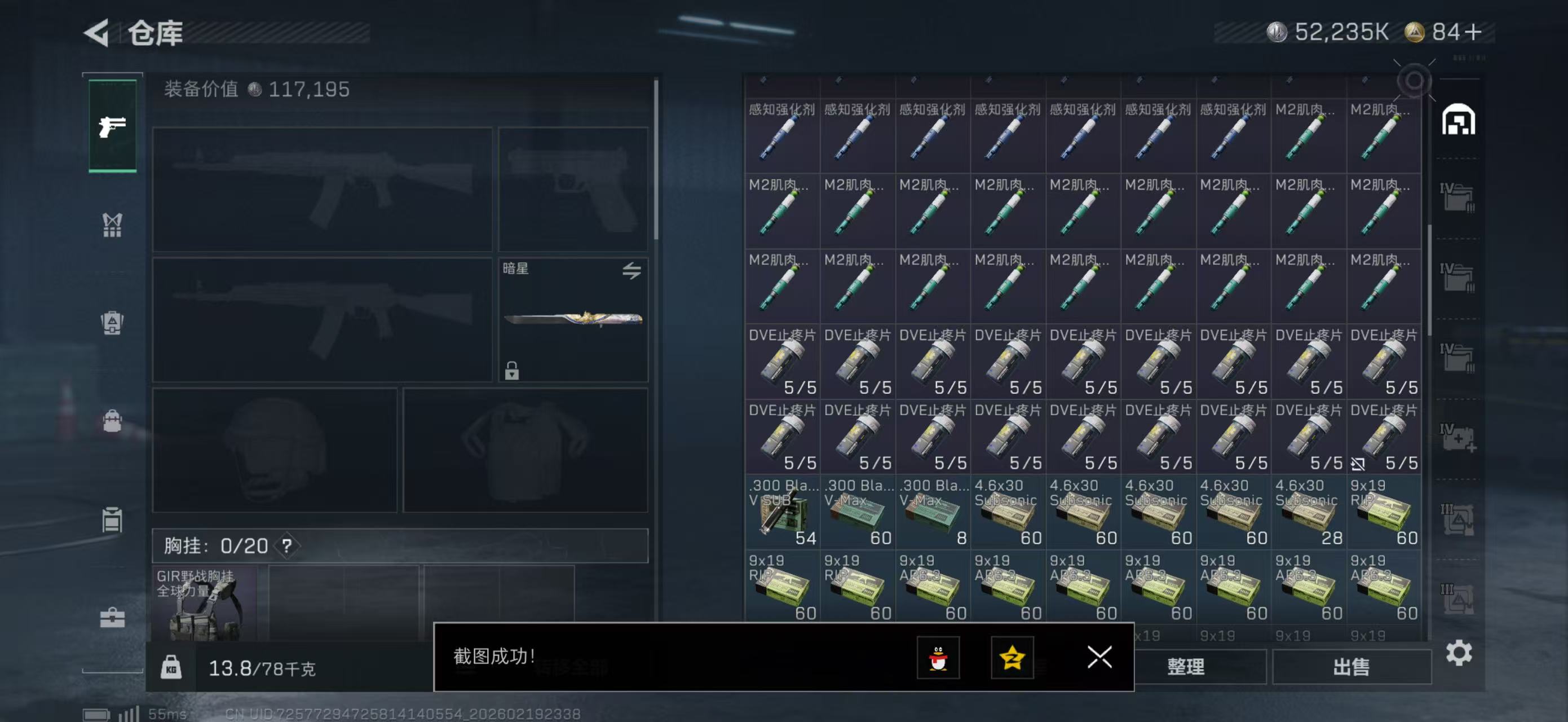Toggle the crosshair reticle above the inventory grid
1568x722 pixels.
(x=1414, y=78)
